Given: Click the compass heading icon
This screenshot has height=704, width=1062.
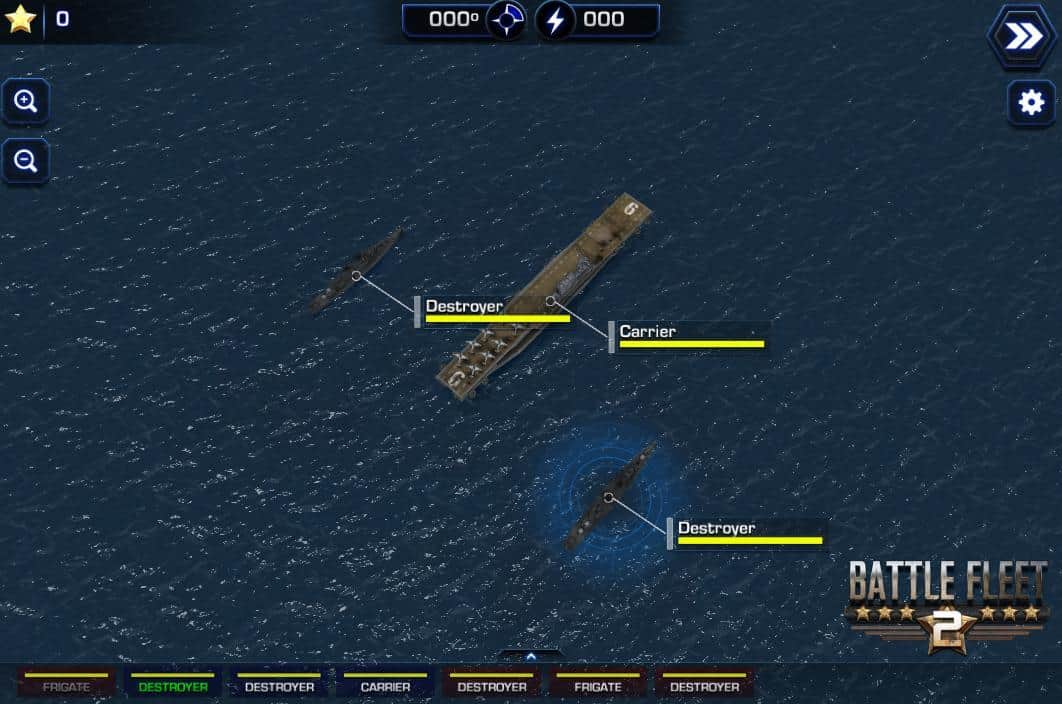Looking at the screenshot, I should tap(506, 20).
